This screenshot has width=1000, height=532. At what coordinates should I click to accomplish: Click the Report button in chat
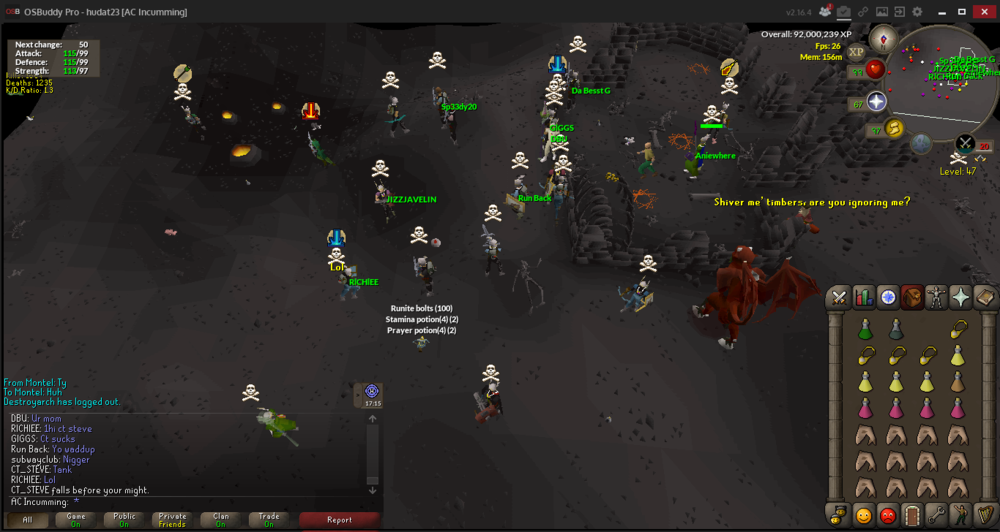(339, 520)
